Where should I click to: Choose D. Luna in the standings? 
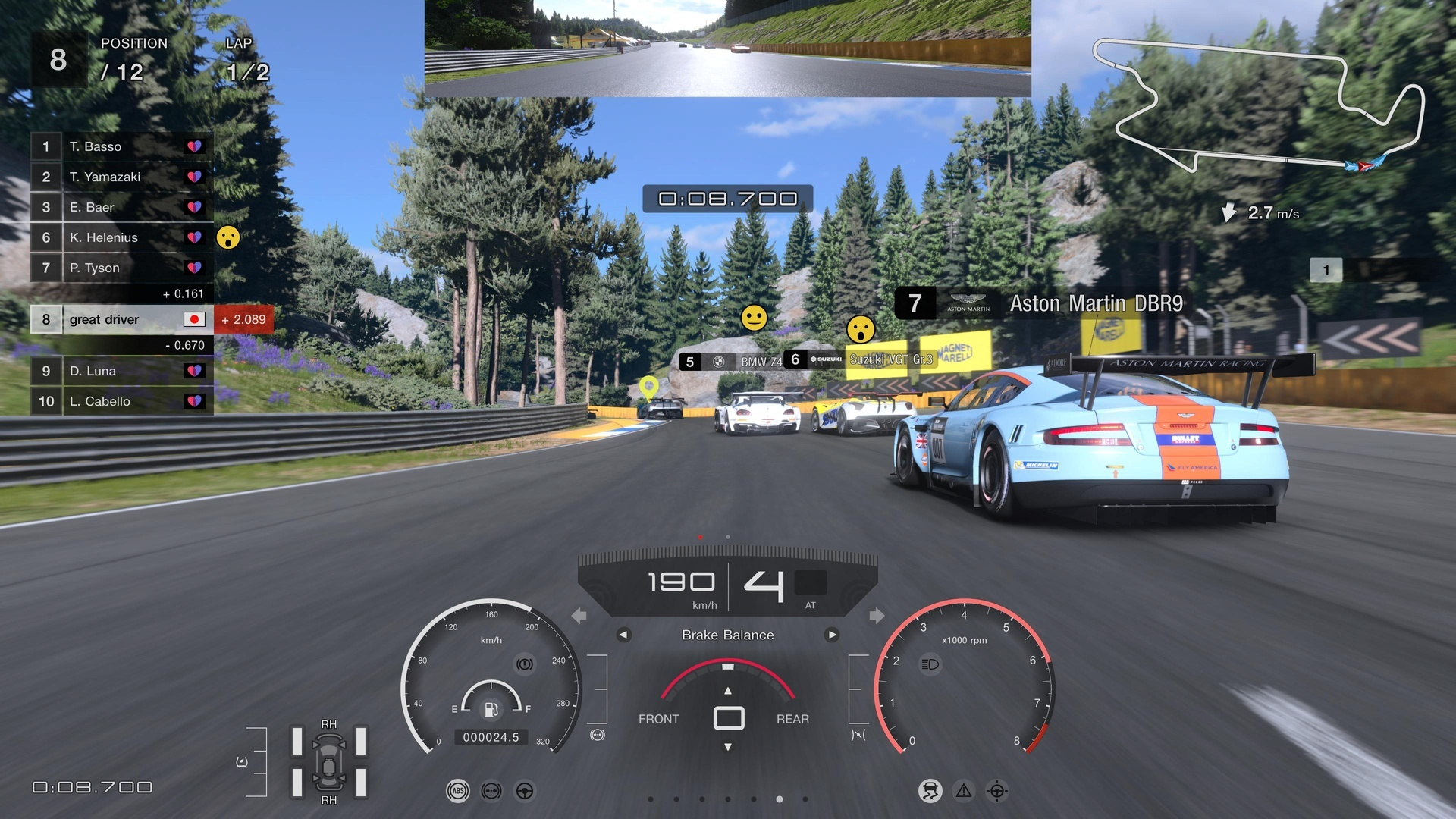[121, 371]
